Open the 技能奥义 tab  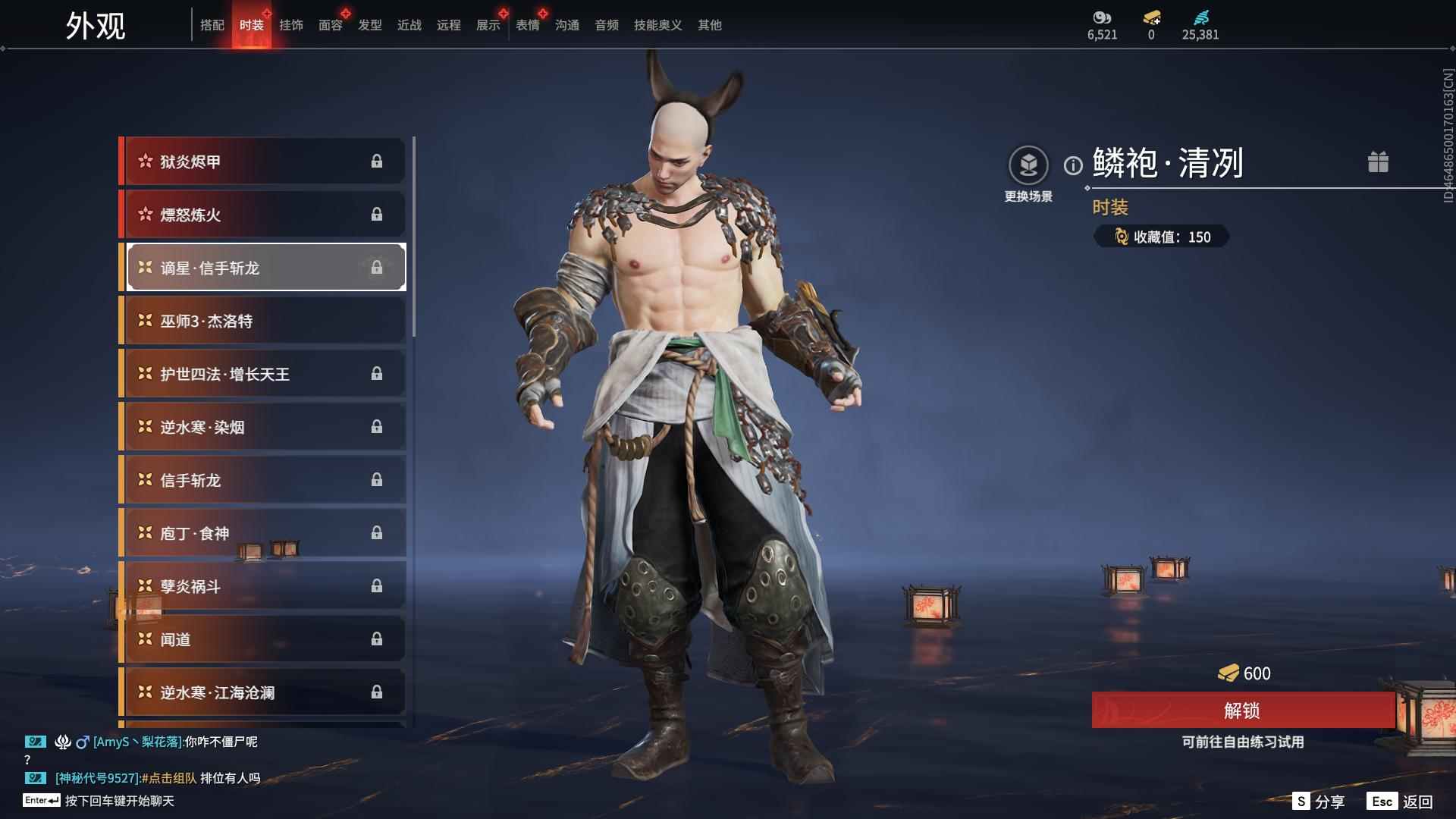click(658, 25)
